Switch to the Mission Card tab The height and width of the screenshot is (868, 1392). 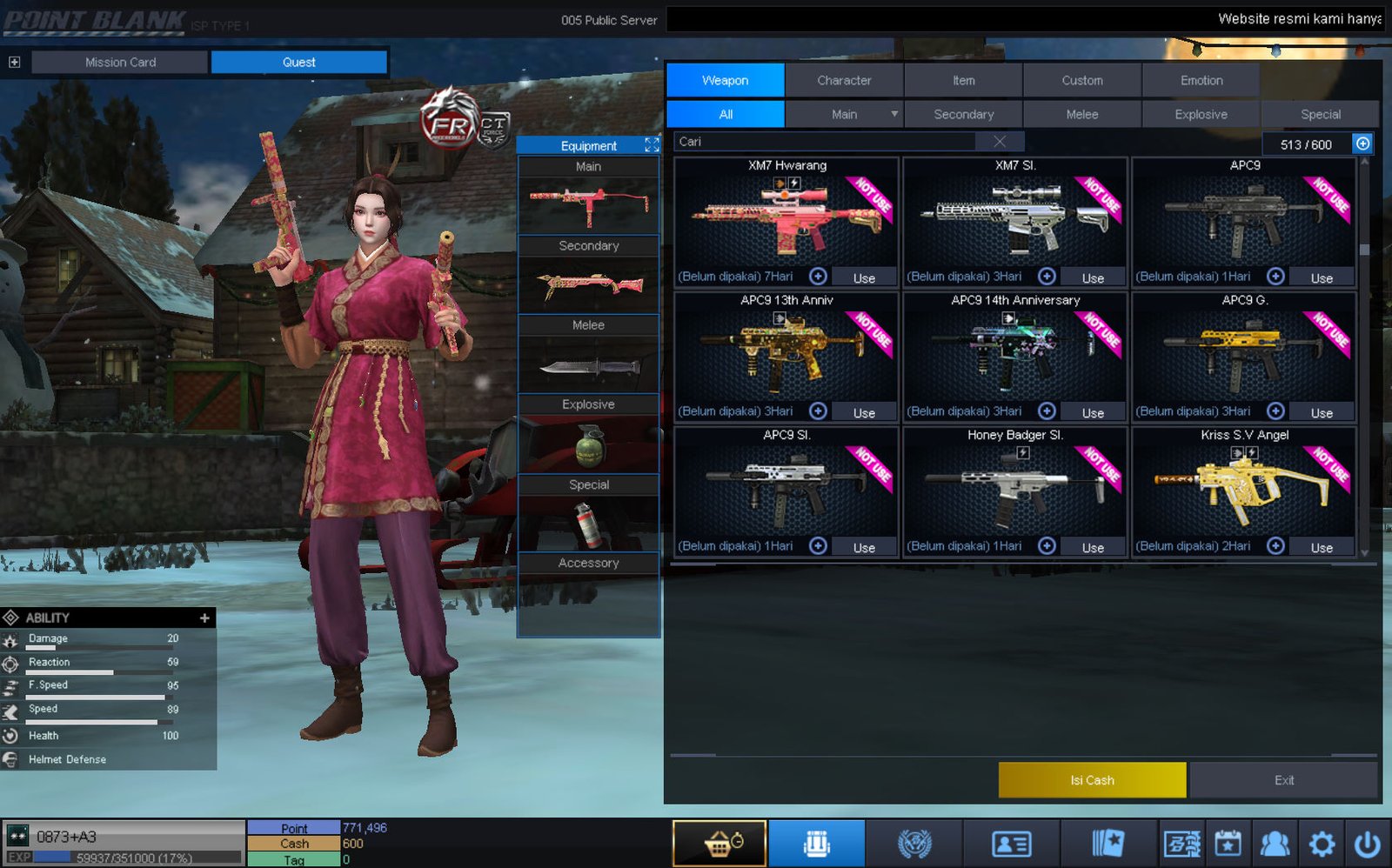(x=120, y=62)
